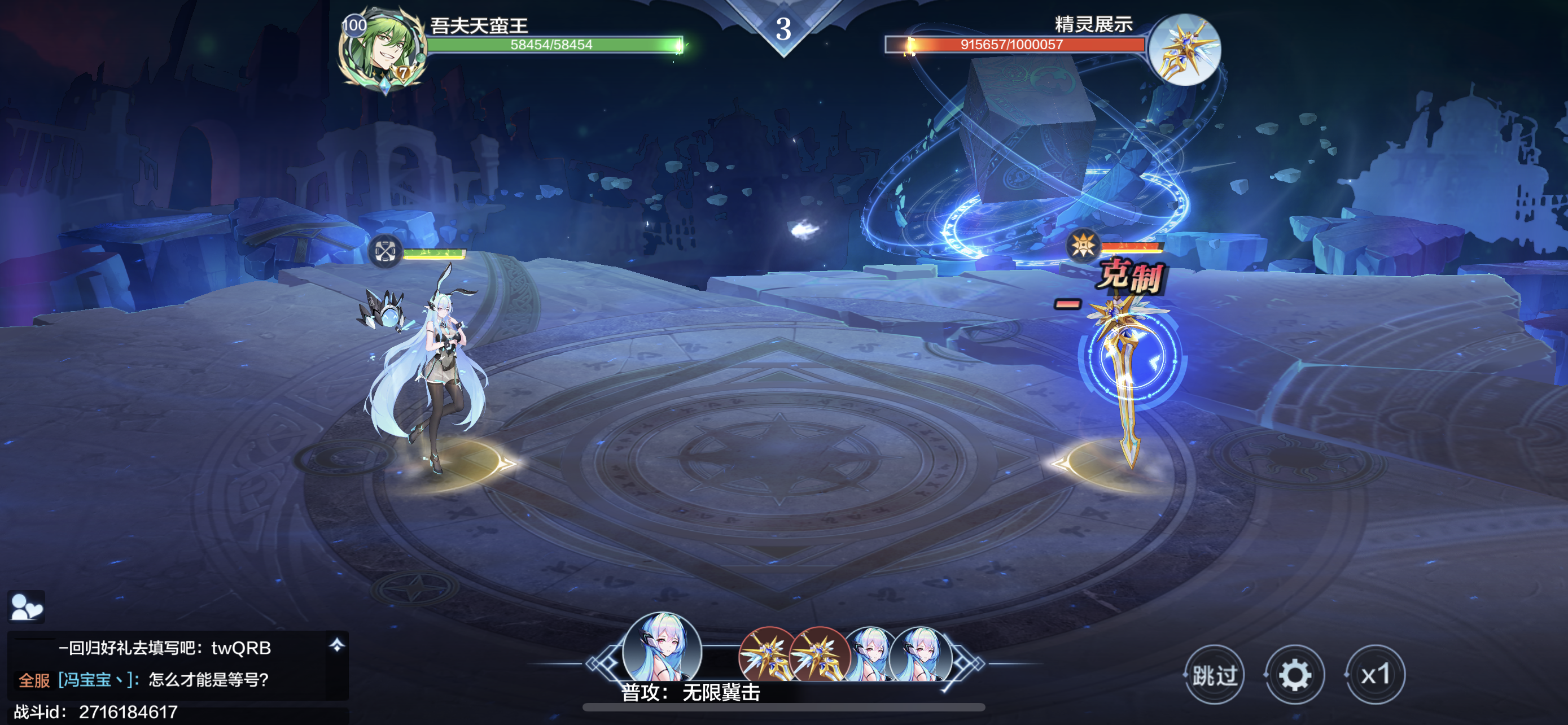
Task: Toggle the x1 battle speed
Action: point(1375,675)
